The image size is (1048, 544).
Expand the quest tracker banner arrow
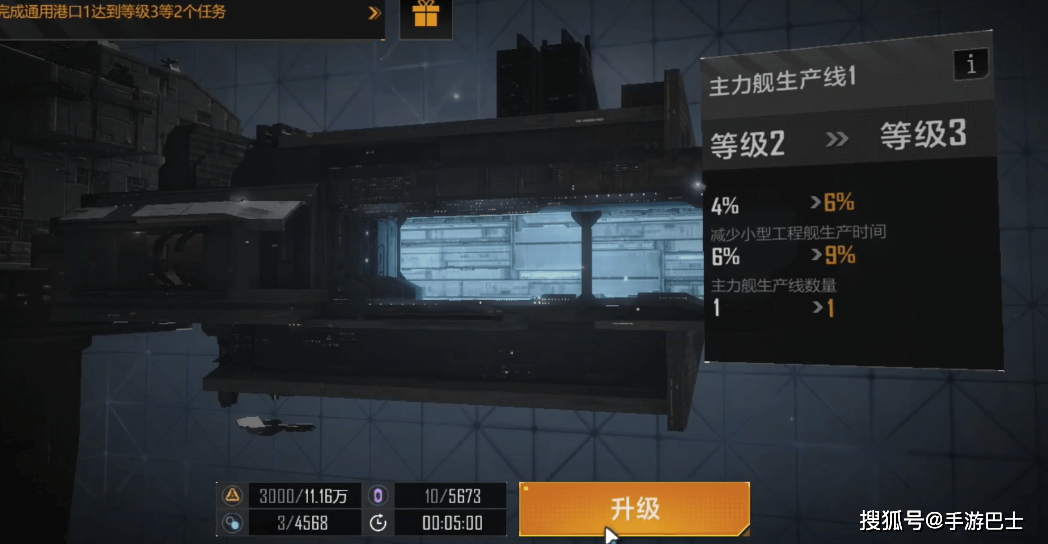[x=374, y=13]
